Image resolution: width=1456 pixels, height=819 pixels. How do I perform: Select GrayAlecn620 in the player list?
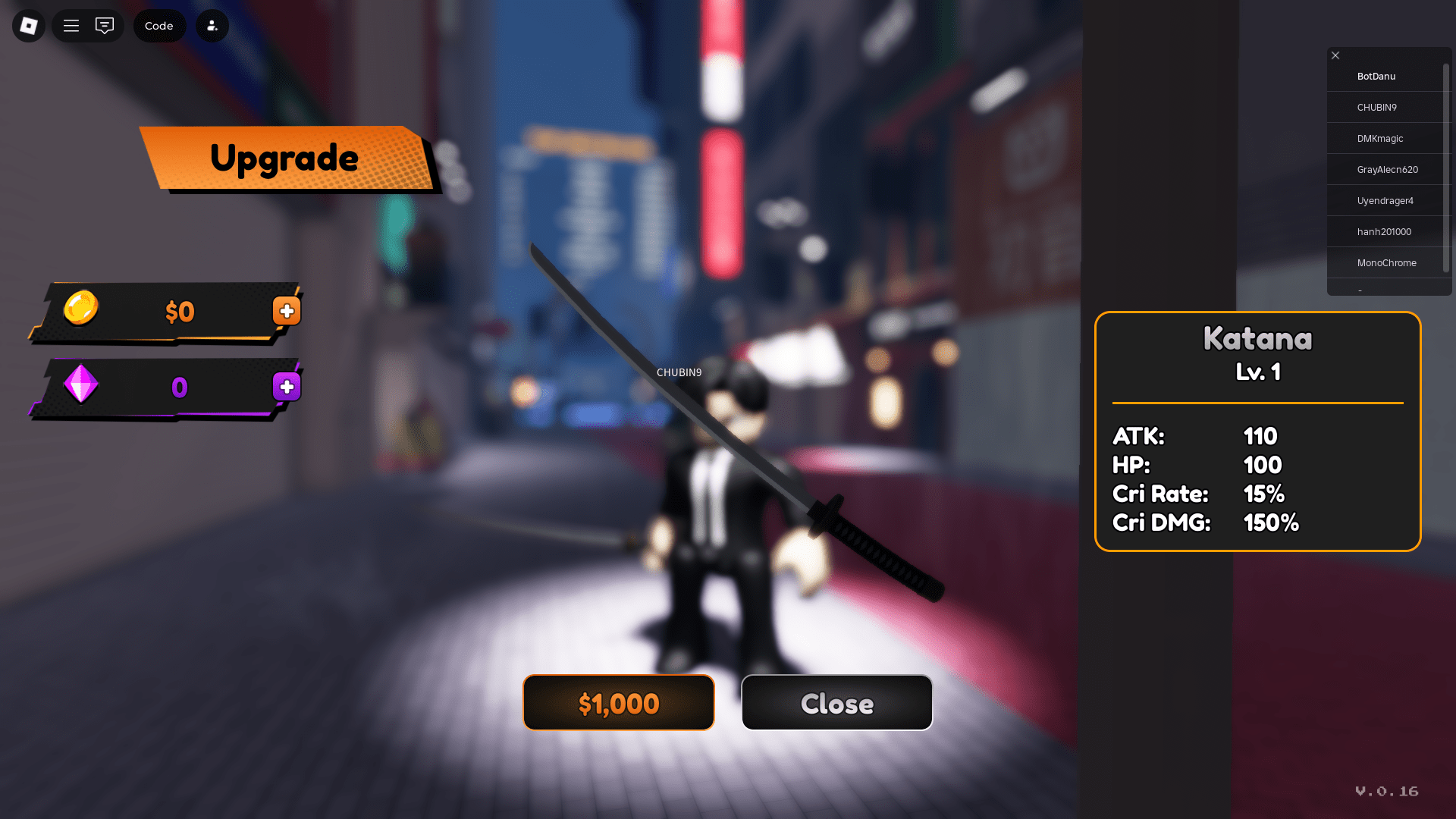pyautogui.click(x=1388, y=169)
